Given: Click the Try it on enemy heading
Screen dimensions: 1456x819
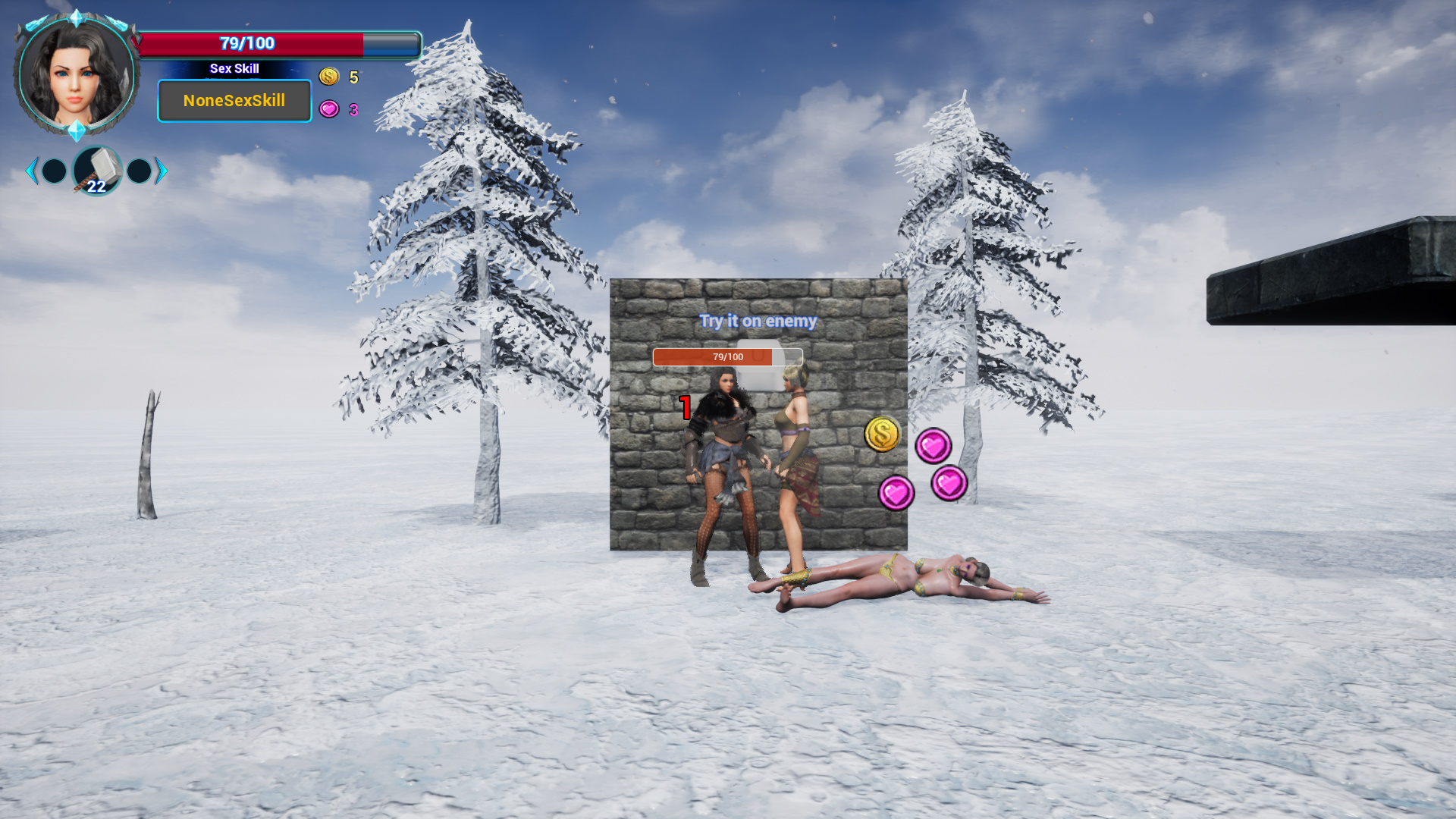Looking at the screenshot, I should point(758,321).
